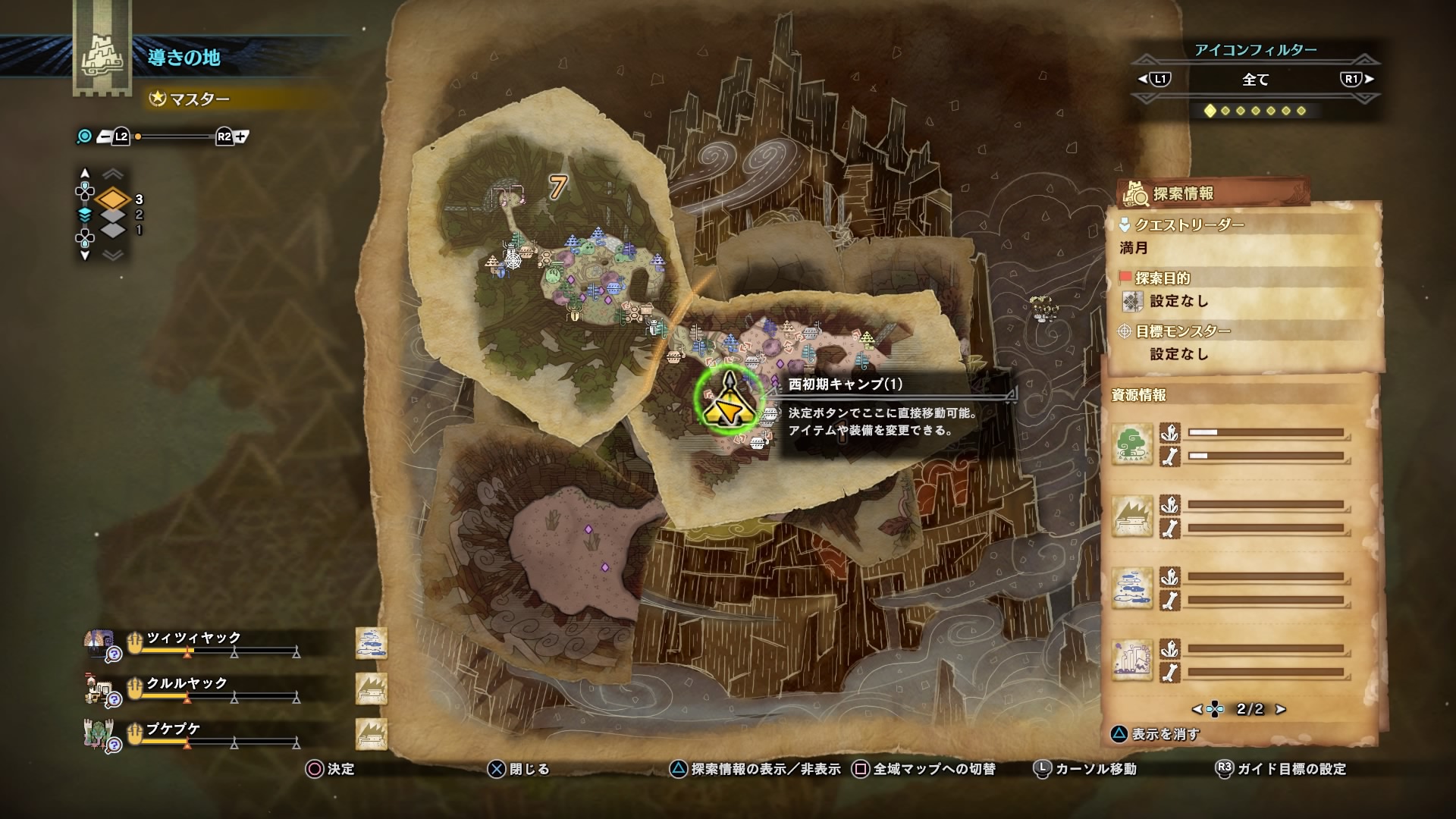
Task: Go to next resource info page
Action: (1281, 710)
